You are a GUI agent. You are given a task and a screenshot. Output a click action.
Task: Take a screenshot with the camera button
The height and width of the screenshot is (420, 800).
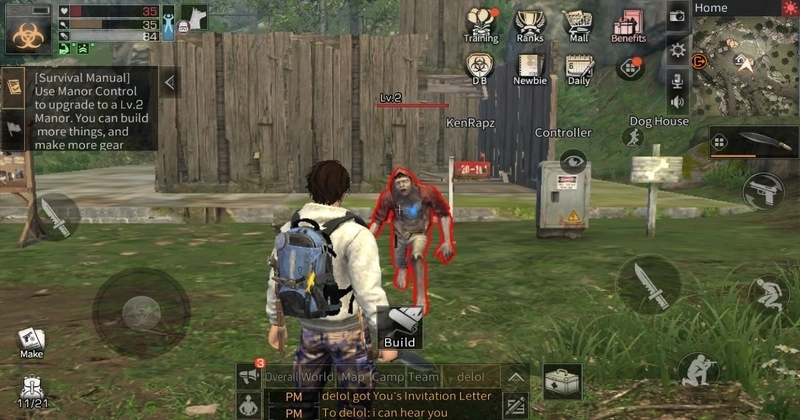tap(677, 15)
